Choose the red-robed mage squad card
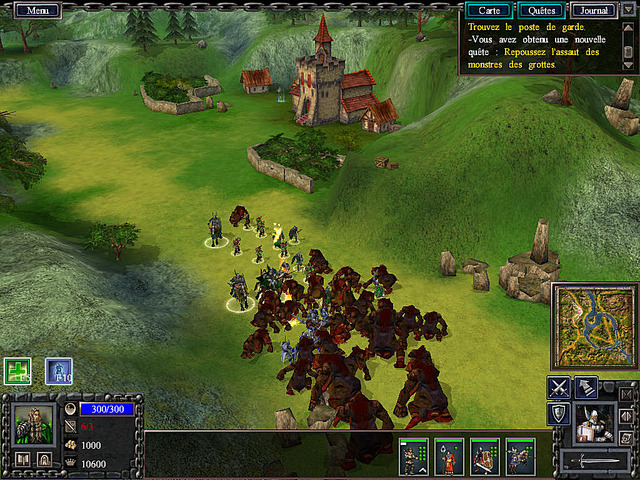Viewport: 640px width, 480px height. pyautogui.click(x=449, y=456)
